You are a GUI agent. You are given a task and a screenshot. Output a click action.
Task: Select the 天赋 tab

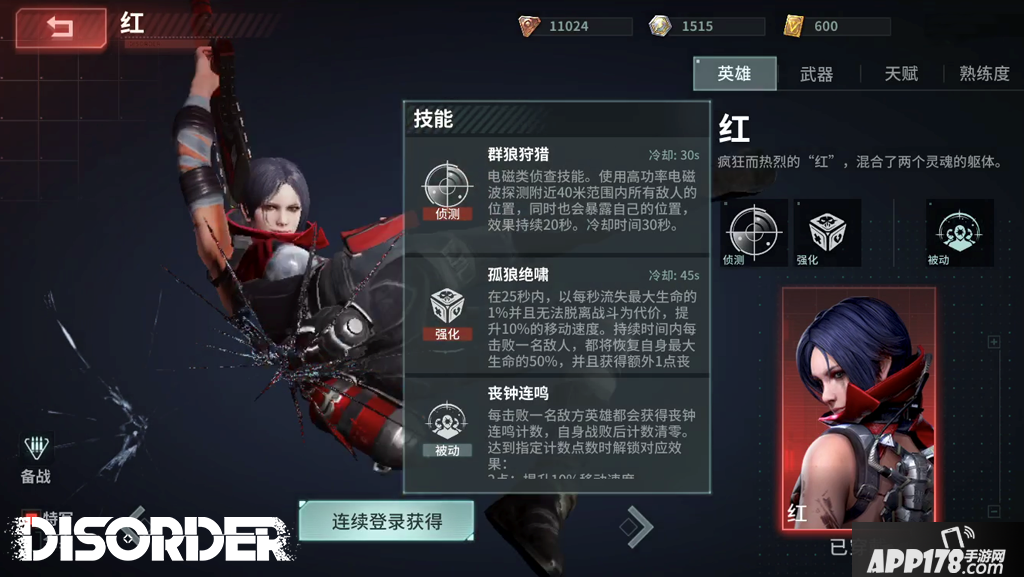pyautogui.click(x=901, y=74)
